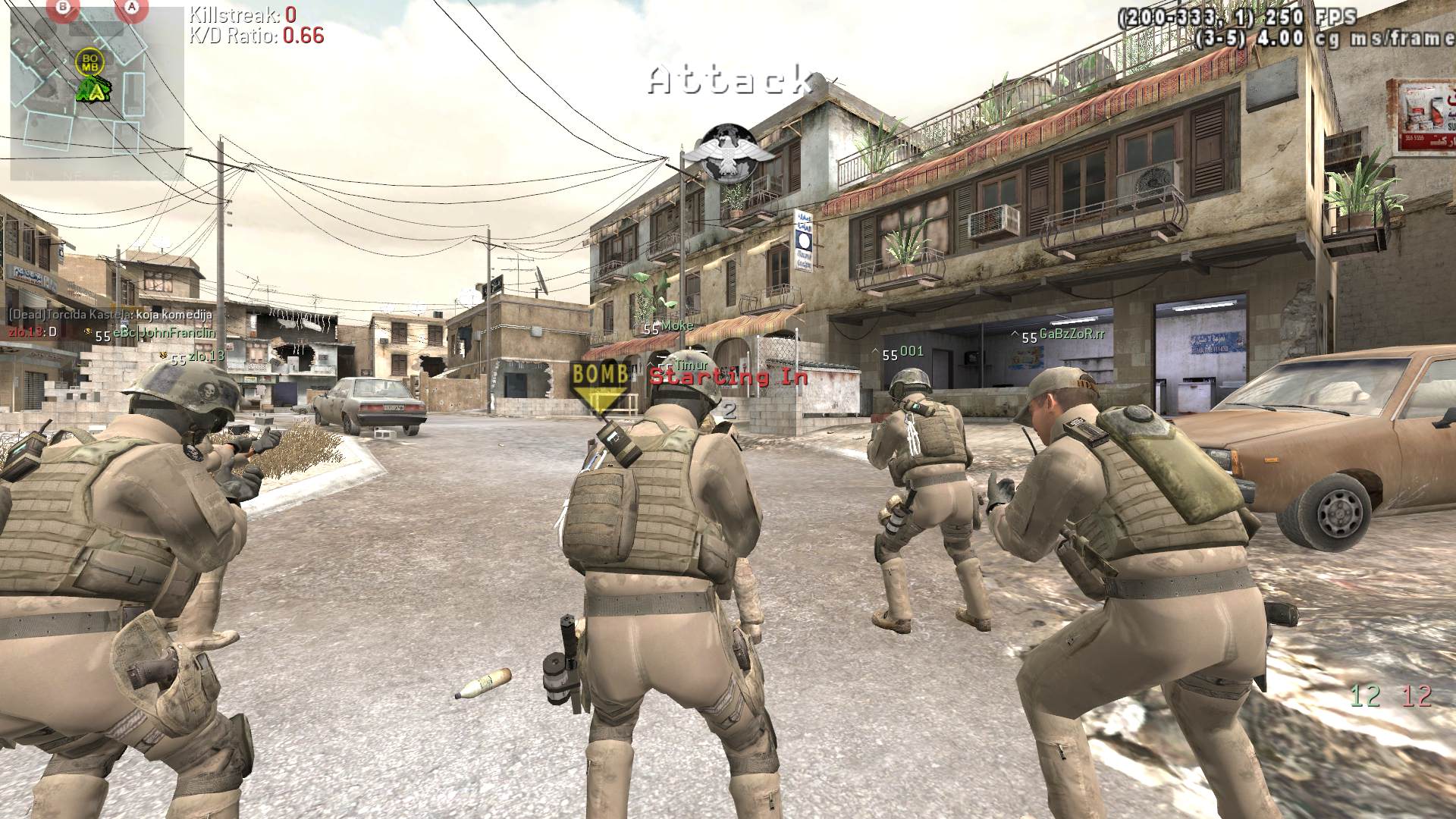Viewport: 1456px width, 819px height.
Task: Click the BOMB carrier waypoint icon
Action: click(601, 384)
